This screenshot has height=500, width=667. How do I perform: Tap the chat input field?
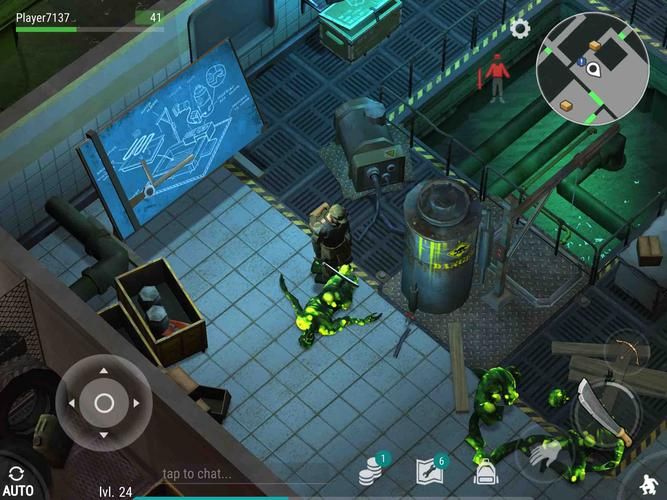(197, 473)
